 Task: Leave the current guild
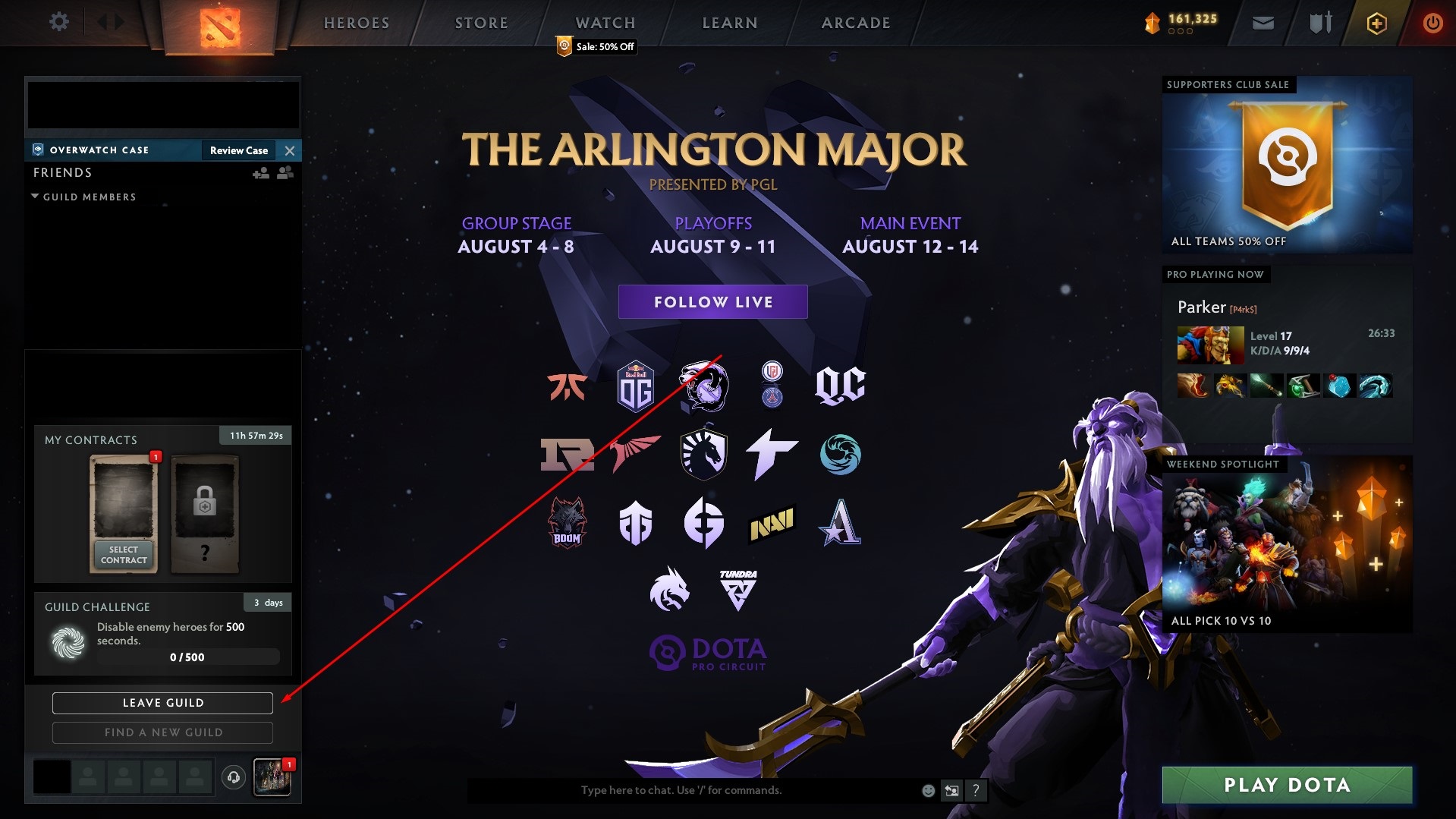click(x=162, y=703)
